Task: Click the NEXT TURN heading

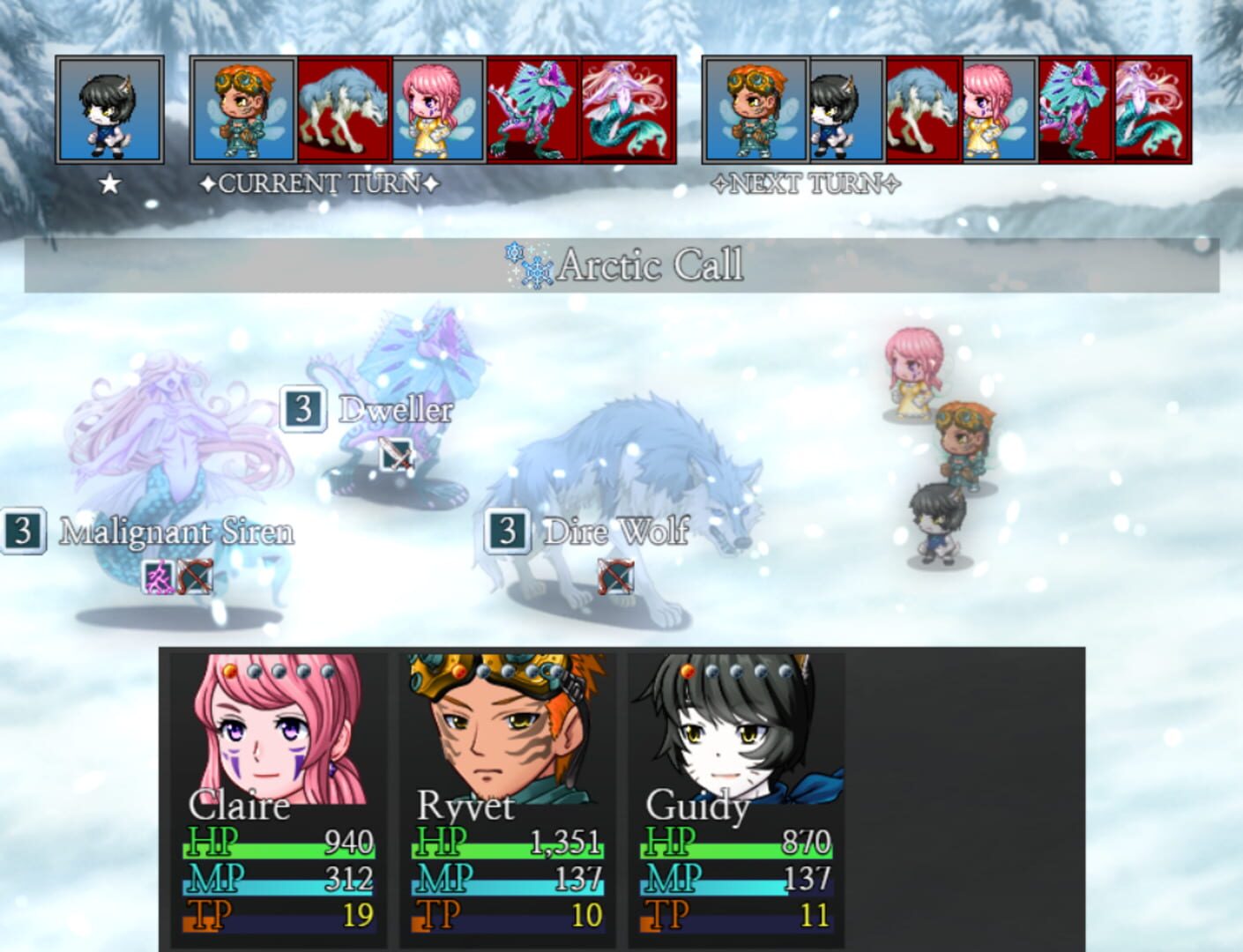Action: (807, 184)
